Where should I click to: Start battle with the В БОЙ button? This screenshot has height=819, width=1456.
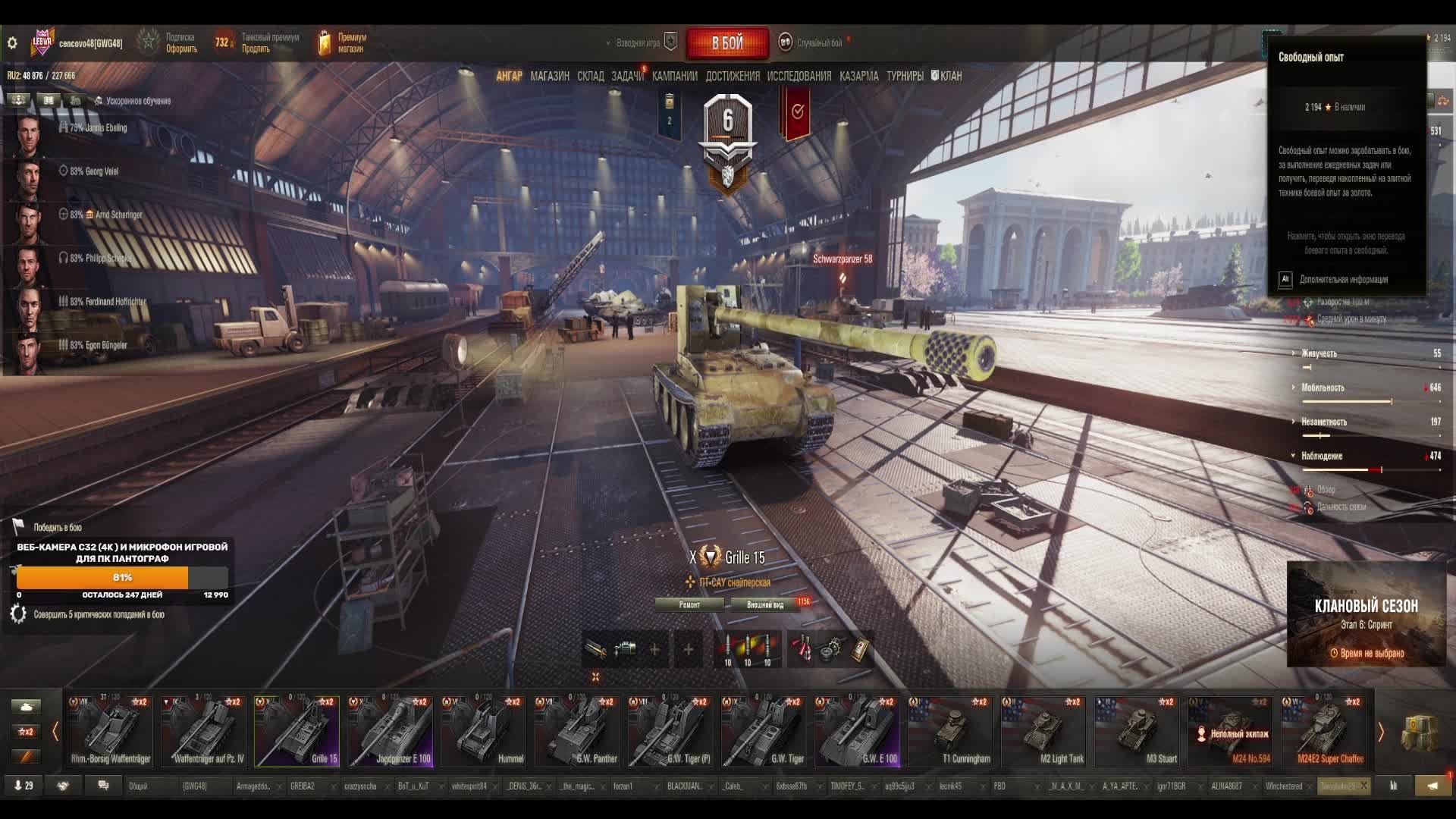click(x=727, y=43)
